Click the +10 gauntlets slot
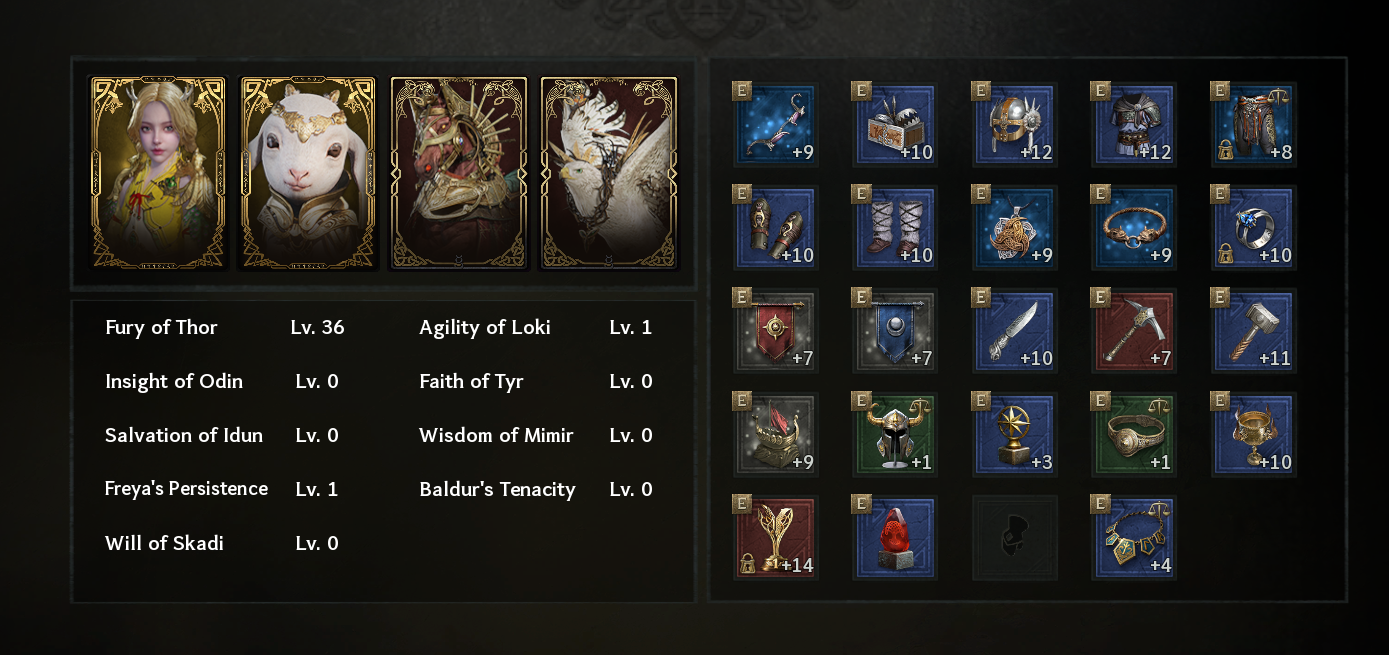Screen dimensions: 1389x655 click(776, 228)
